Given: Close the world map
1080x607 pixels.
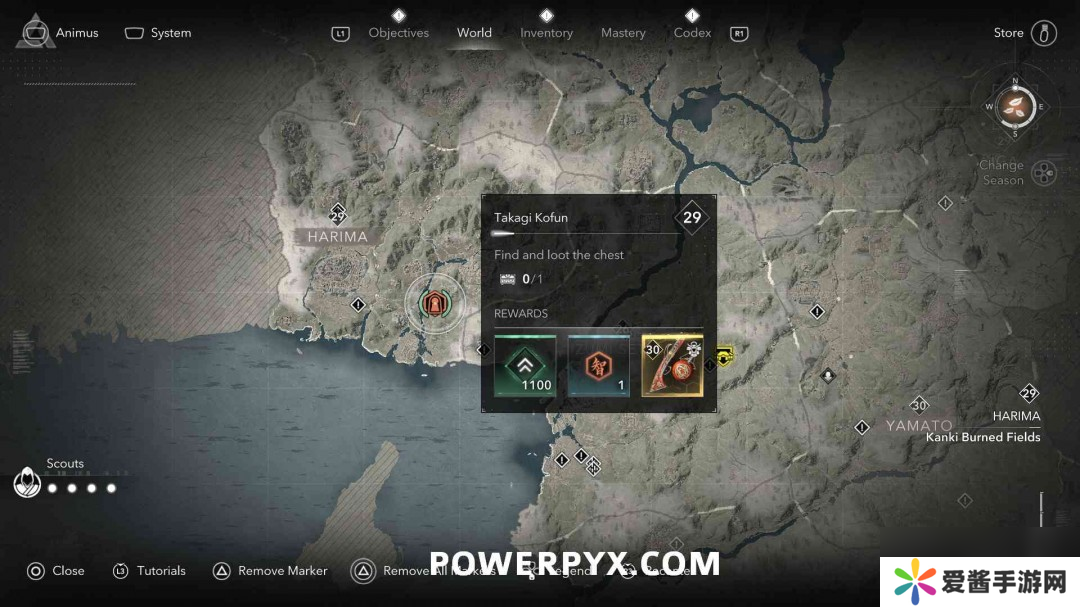Looking at the screenshot, I should [x=55, y=571].
